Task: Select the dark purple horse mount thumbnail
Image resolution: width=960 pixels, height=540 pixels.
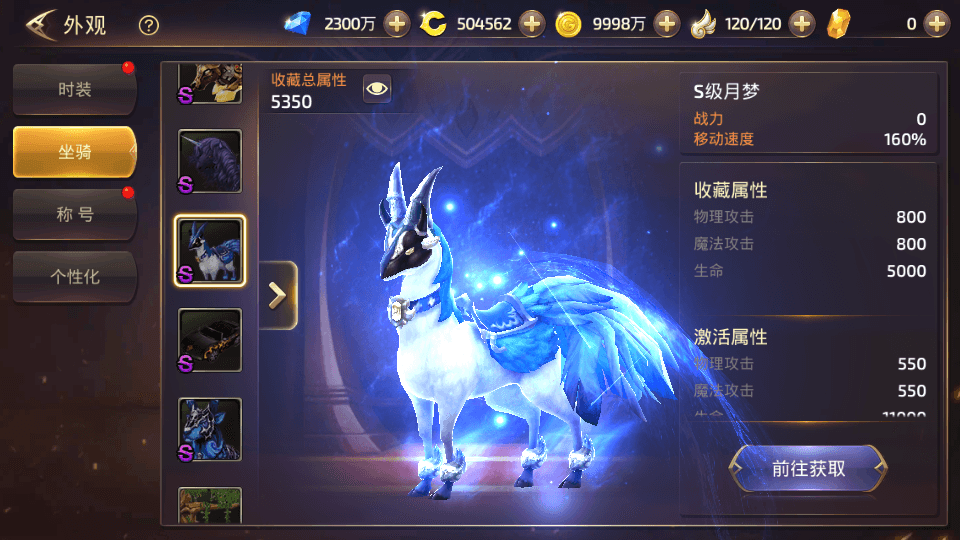Action: (210, 161)
